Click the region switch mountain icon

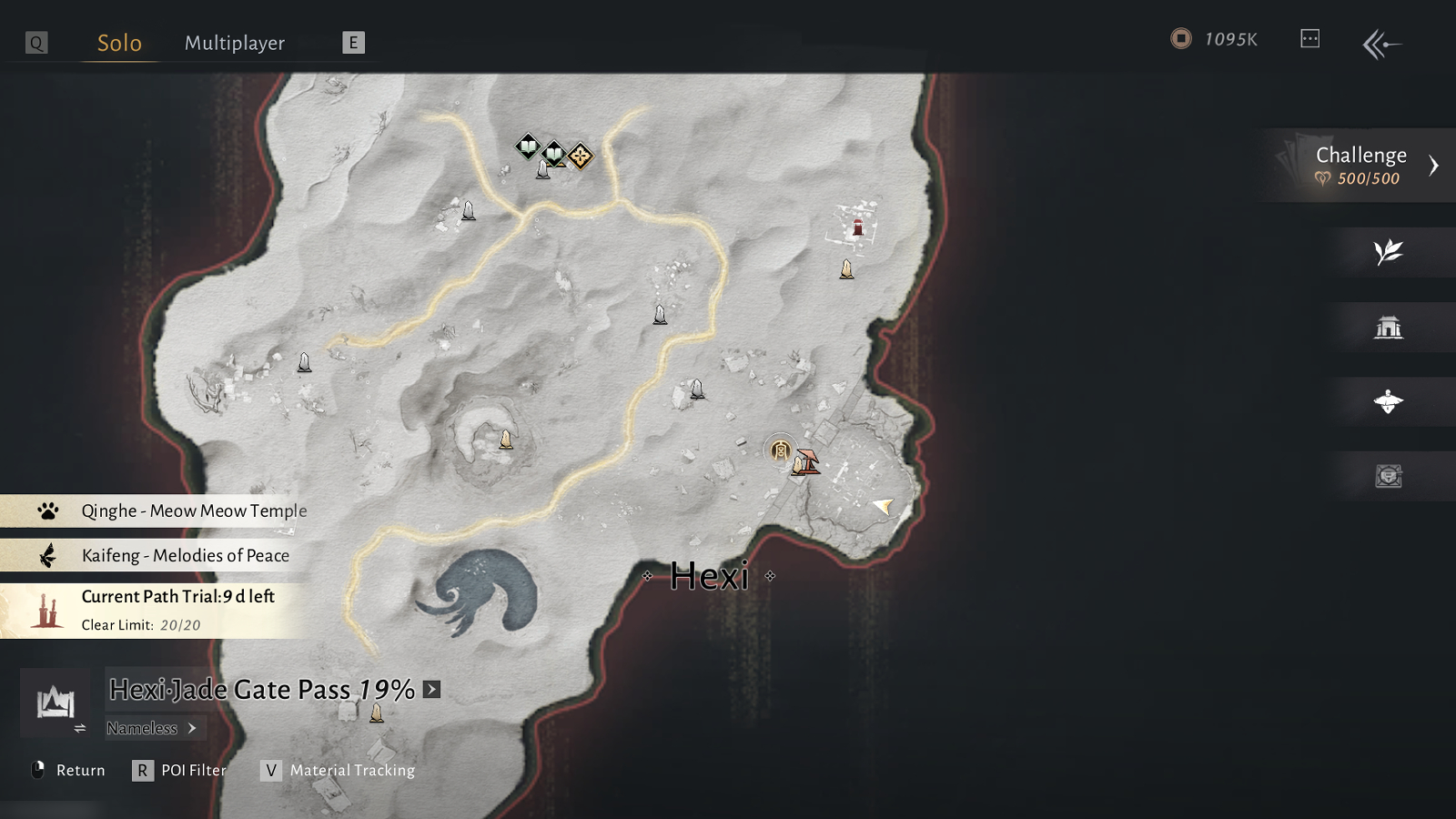(x=56, y=703)
